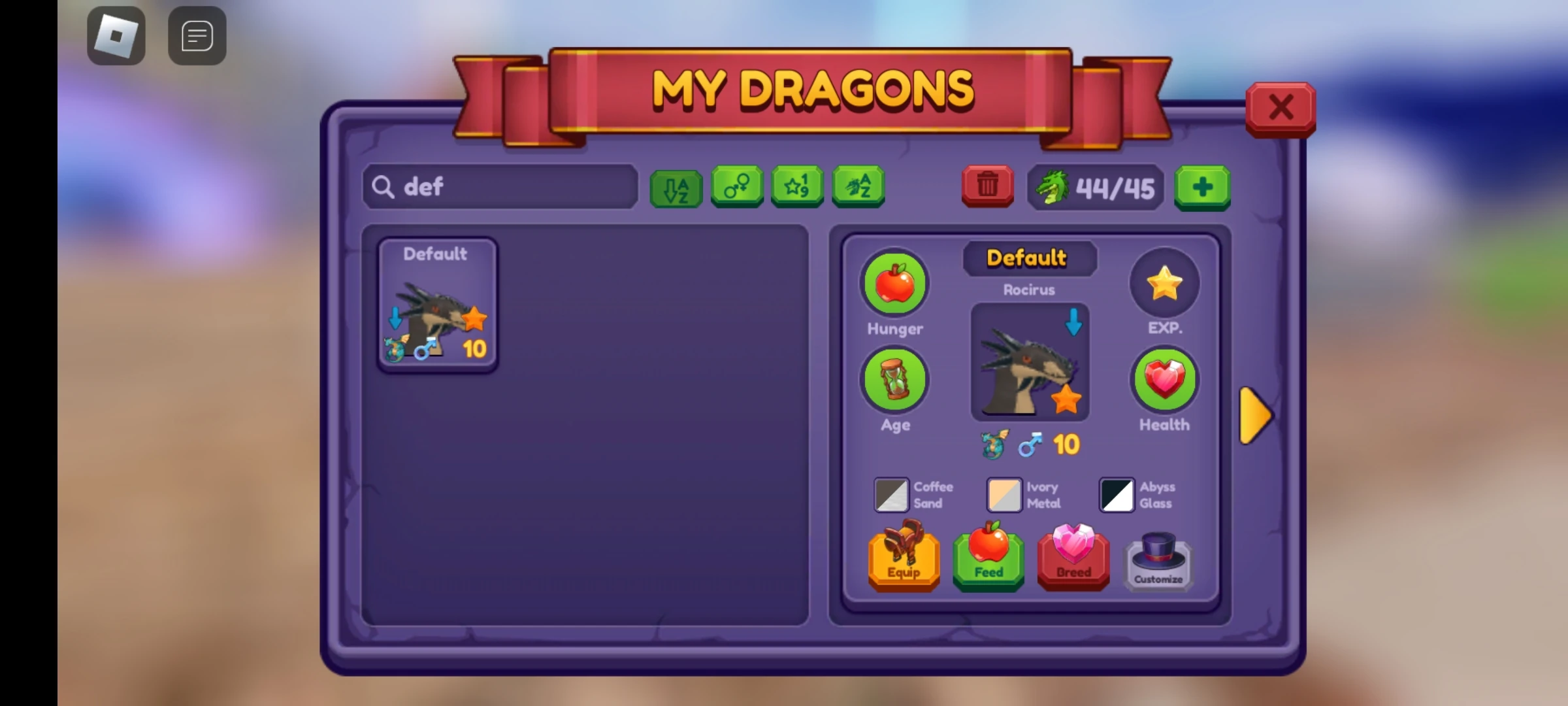Toggle the Ivory Metal skin swatch
The width and height of the screenshot is (1568, 706).
(x=1004, y=494)
